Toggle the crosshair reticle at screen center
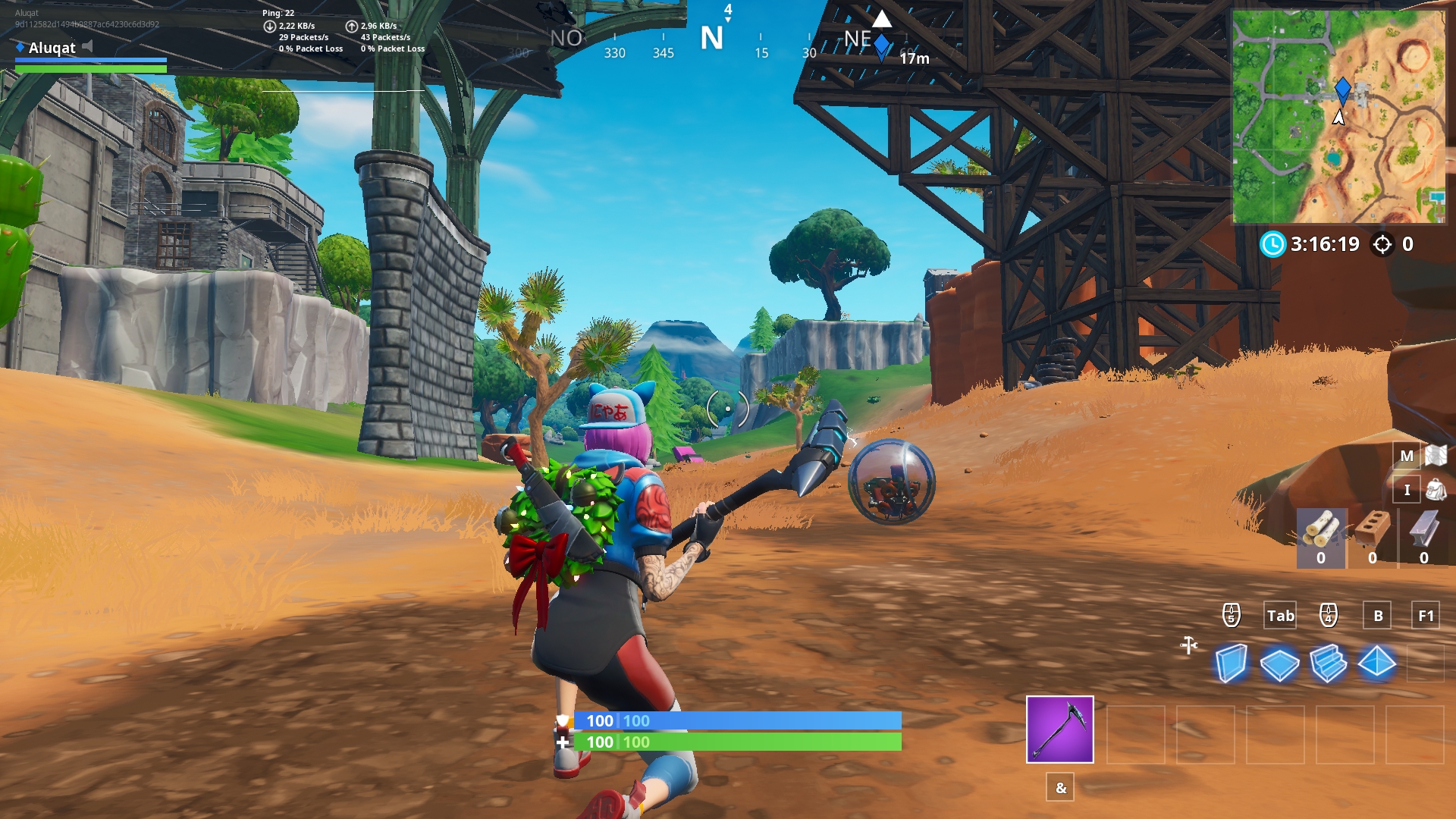1456x819 pixels. click(726, 408)
